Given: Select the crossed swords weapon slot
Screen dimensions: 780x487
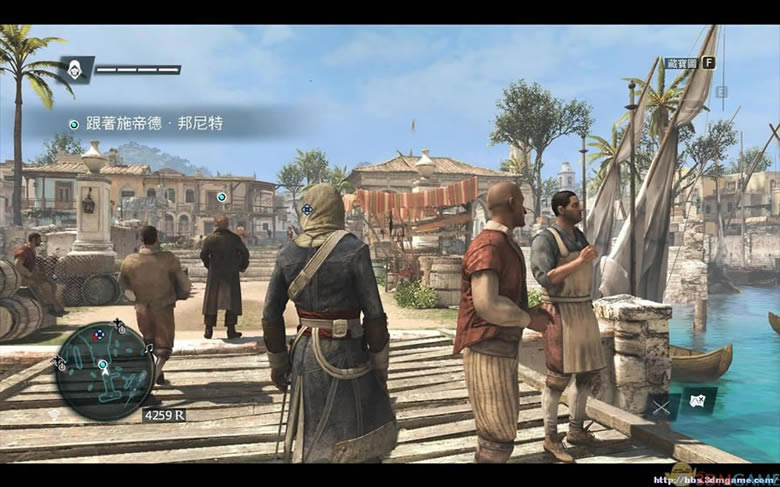Looking at the screenshot, I should pyautogui.click(x=663, y=405).
